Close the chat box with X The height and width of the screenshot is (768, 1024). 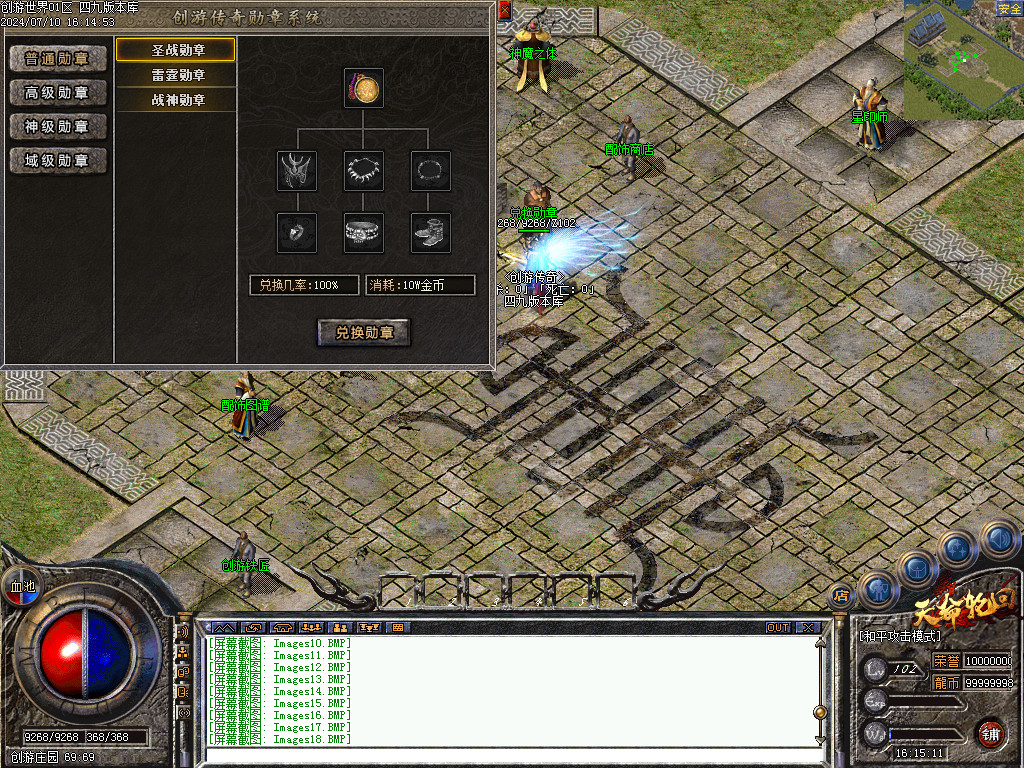(808, 628)
